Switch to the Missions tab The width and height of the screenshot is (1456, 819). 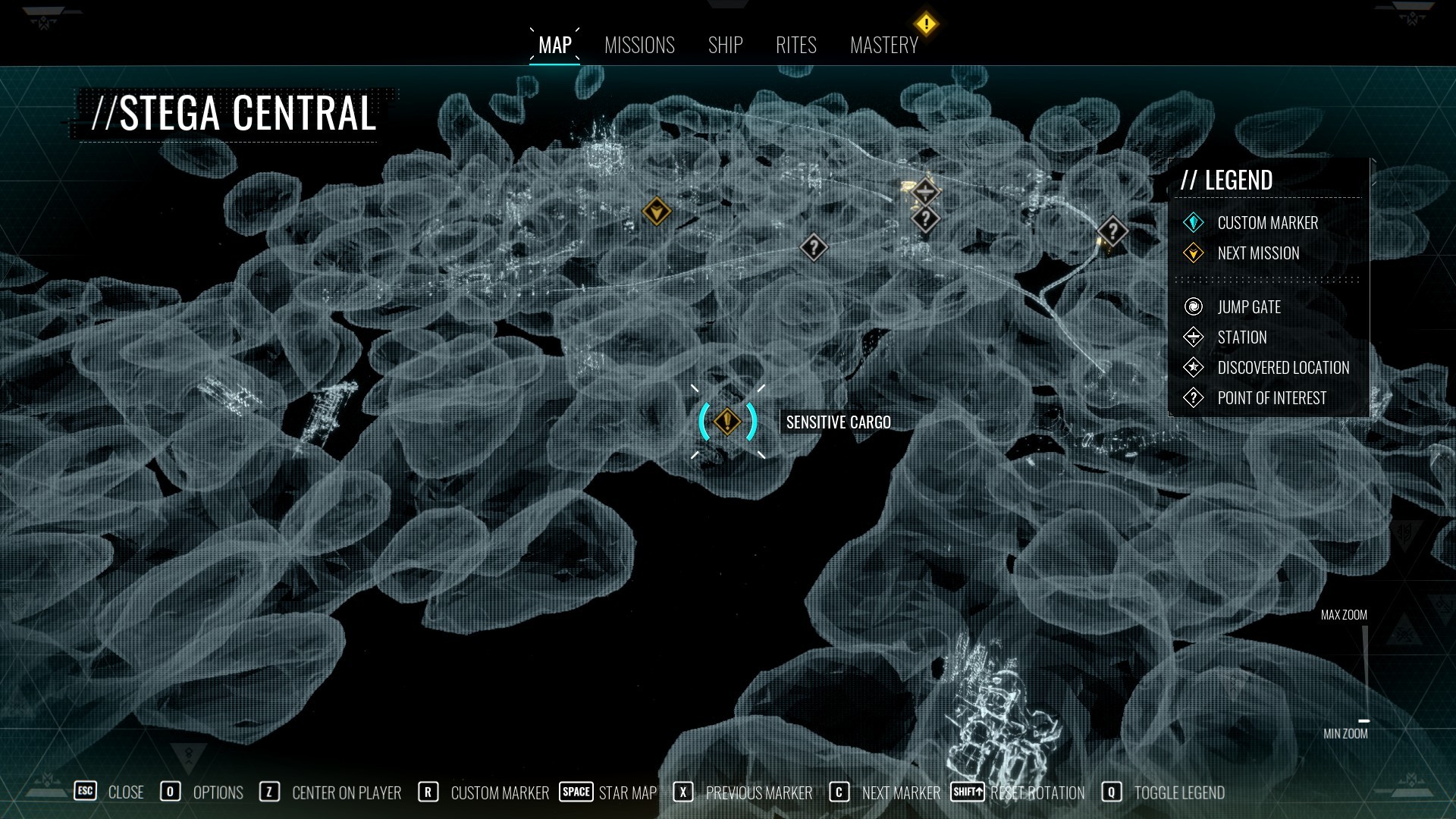(639, 45)
